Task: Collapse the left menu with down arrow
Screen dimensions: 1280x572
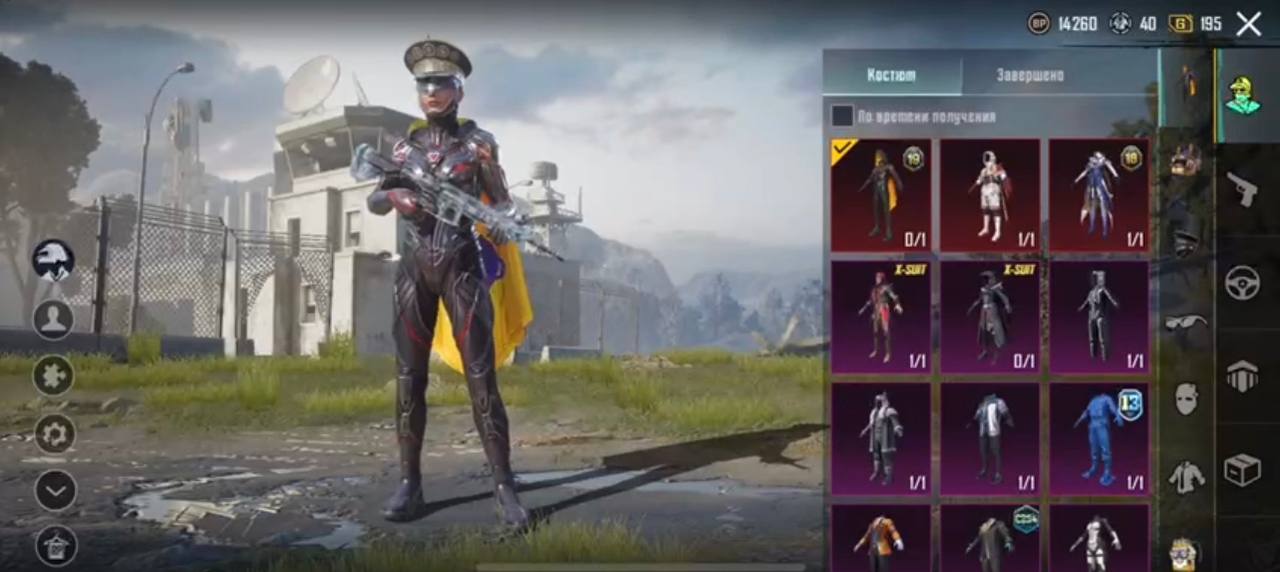Action: [55, 490]
